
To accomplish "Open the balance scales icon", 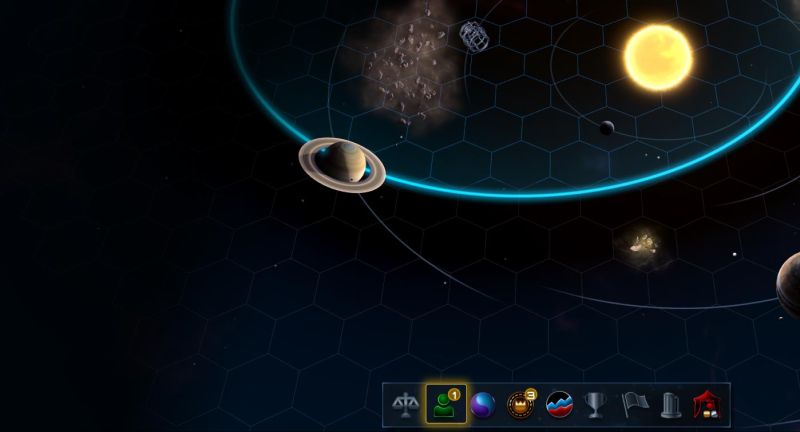I will (x=405, y=405).
